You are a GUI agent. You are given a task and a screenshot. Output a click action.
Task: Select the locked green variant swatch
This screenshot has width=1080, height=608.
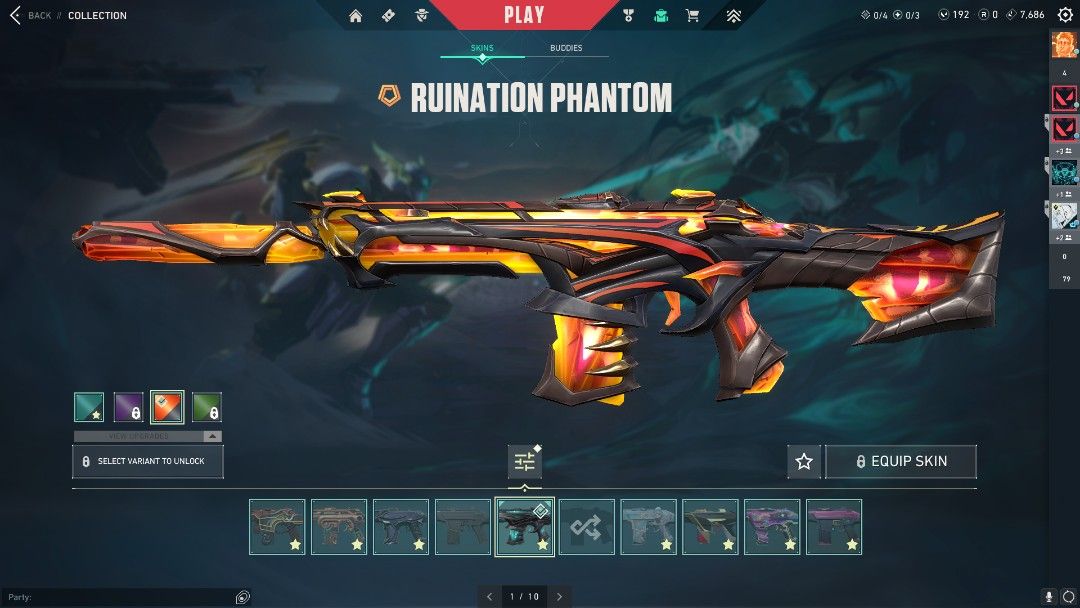click(x=206, y=407)
